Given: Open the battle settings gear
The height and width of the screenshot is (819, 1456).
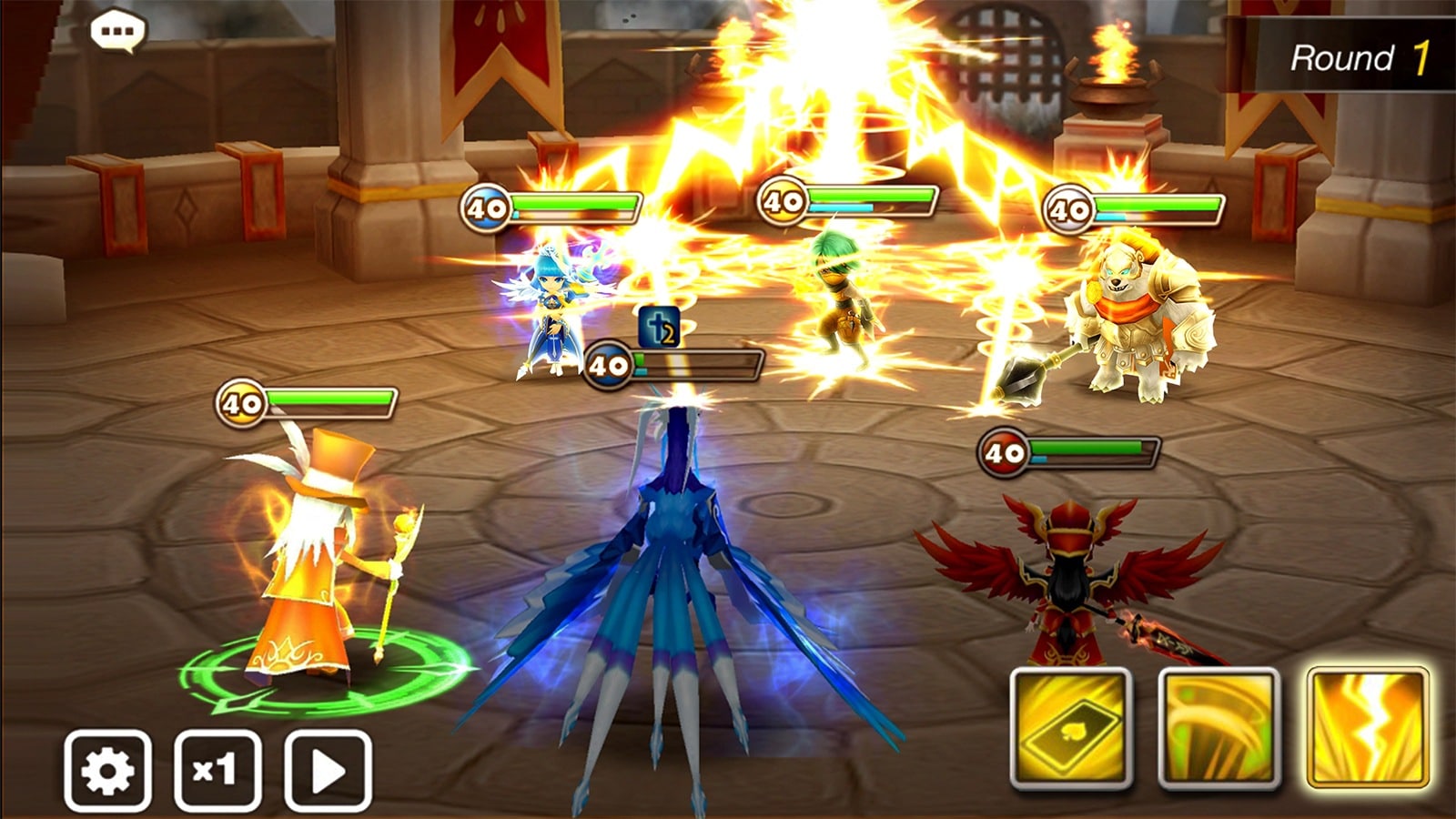Looking at the screenshot, I should click(x=109, y=770).
